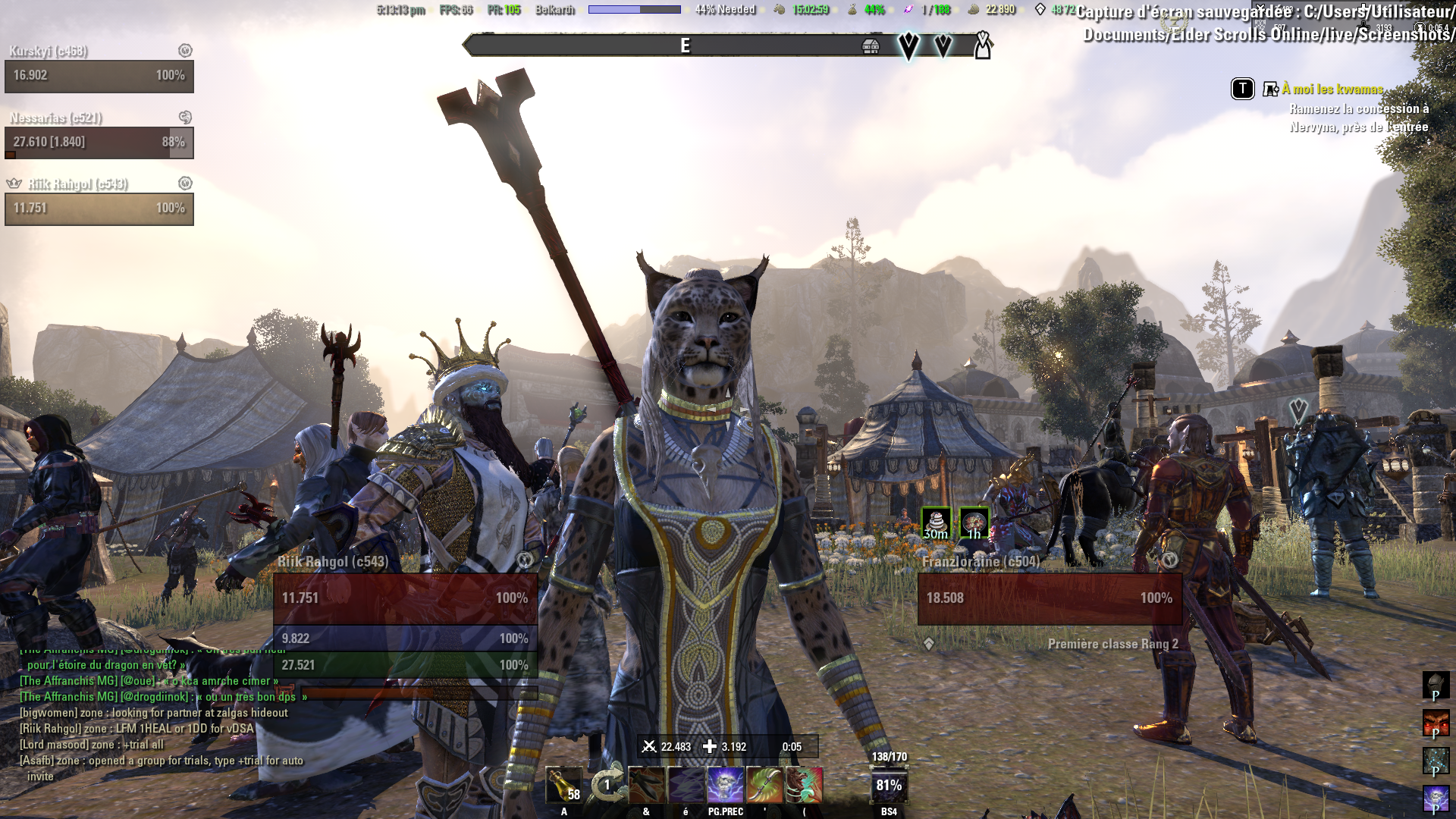Click the Franzloraine target health frame
Viewport: 1456px width, 819px height.
1050,598
